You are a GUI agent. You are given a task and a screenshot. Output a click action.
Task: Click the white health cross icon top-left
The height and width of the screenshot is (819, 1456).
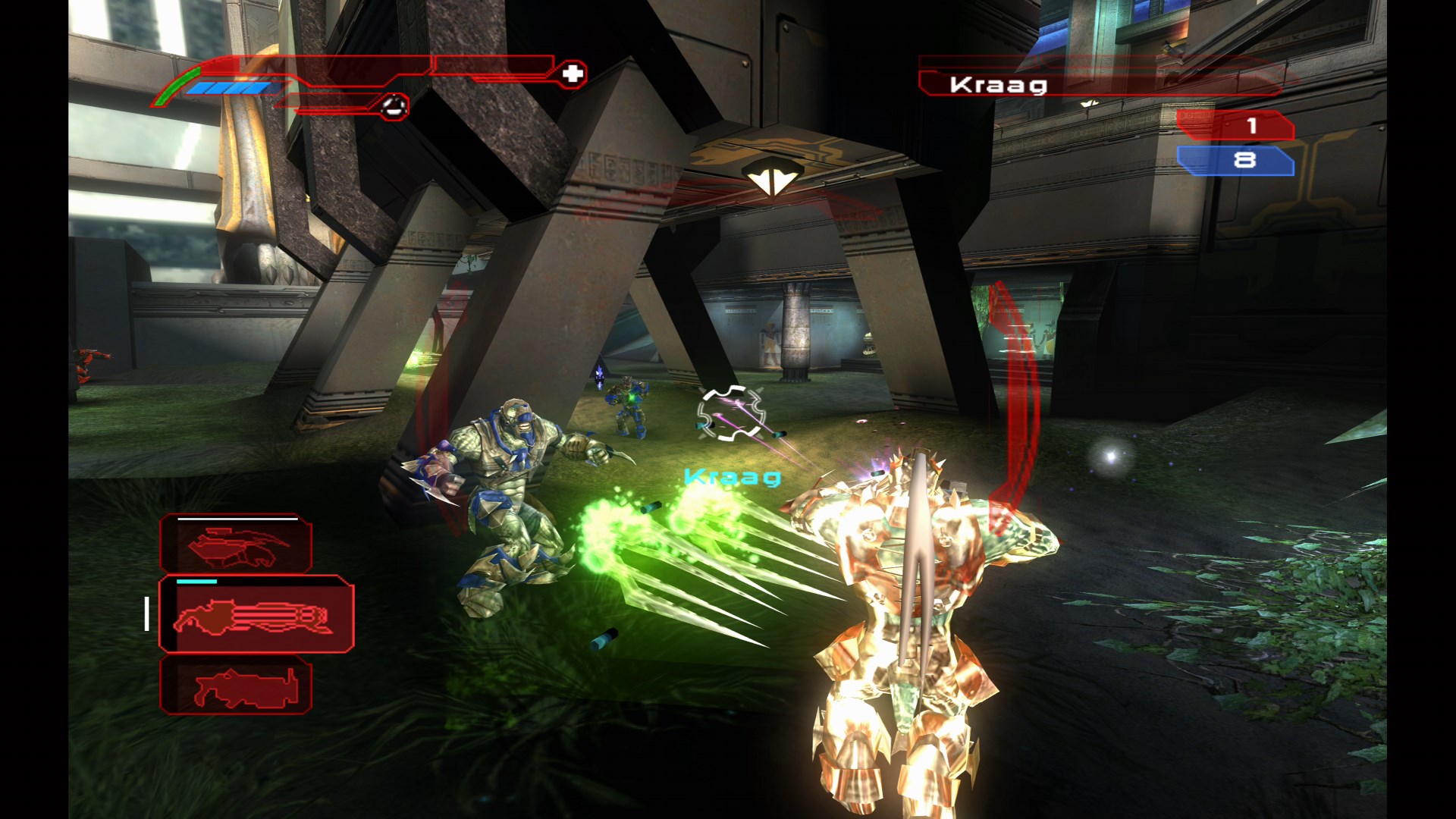[575, 74]
